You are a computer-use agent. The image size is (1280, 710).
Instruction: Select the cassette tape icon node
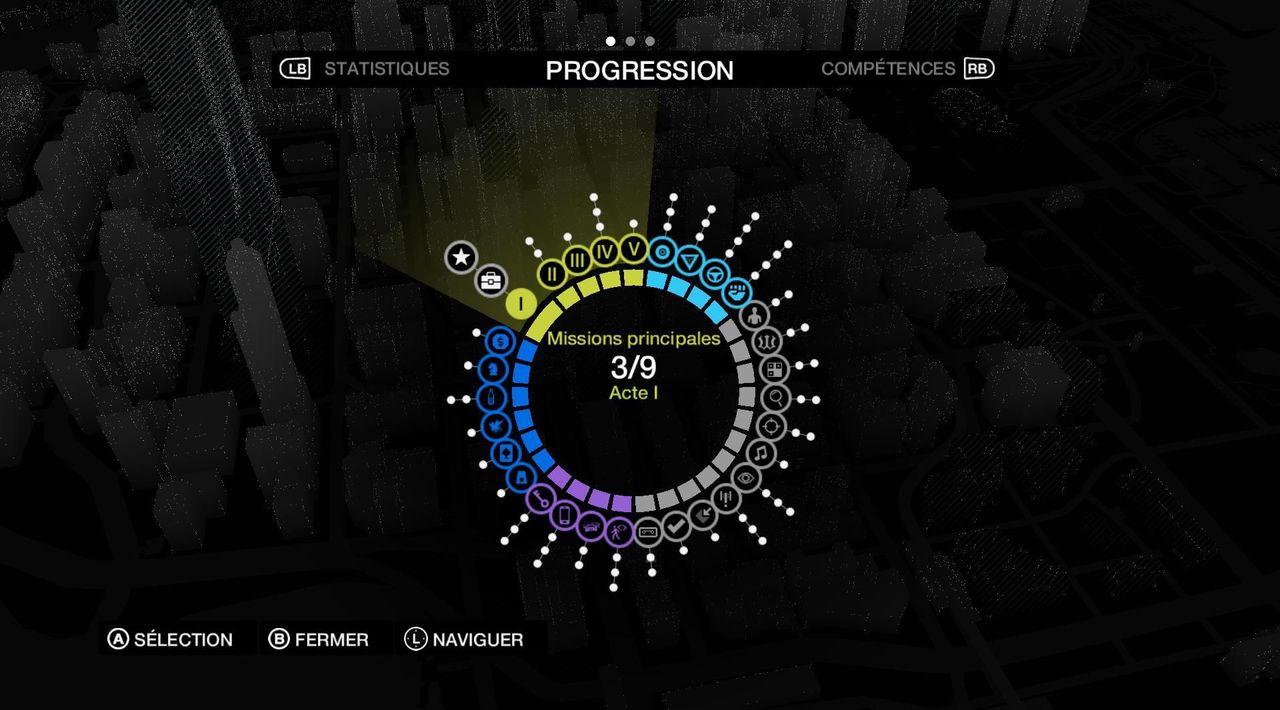pyautogui.click(x=648, y=530)
